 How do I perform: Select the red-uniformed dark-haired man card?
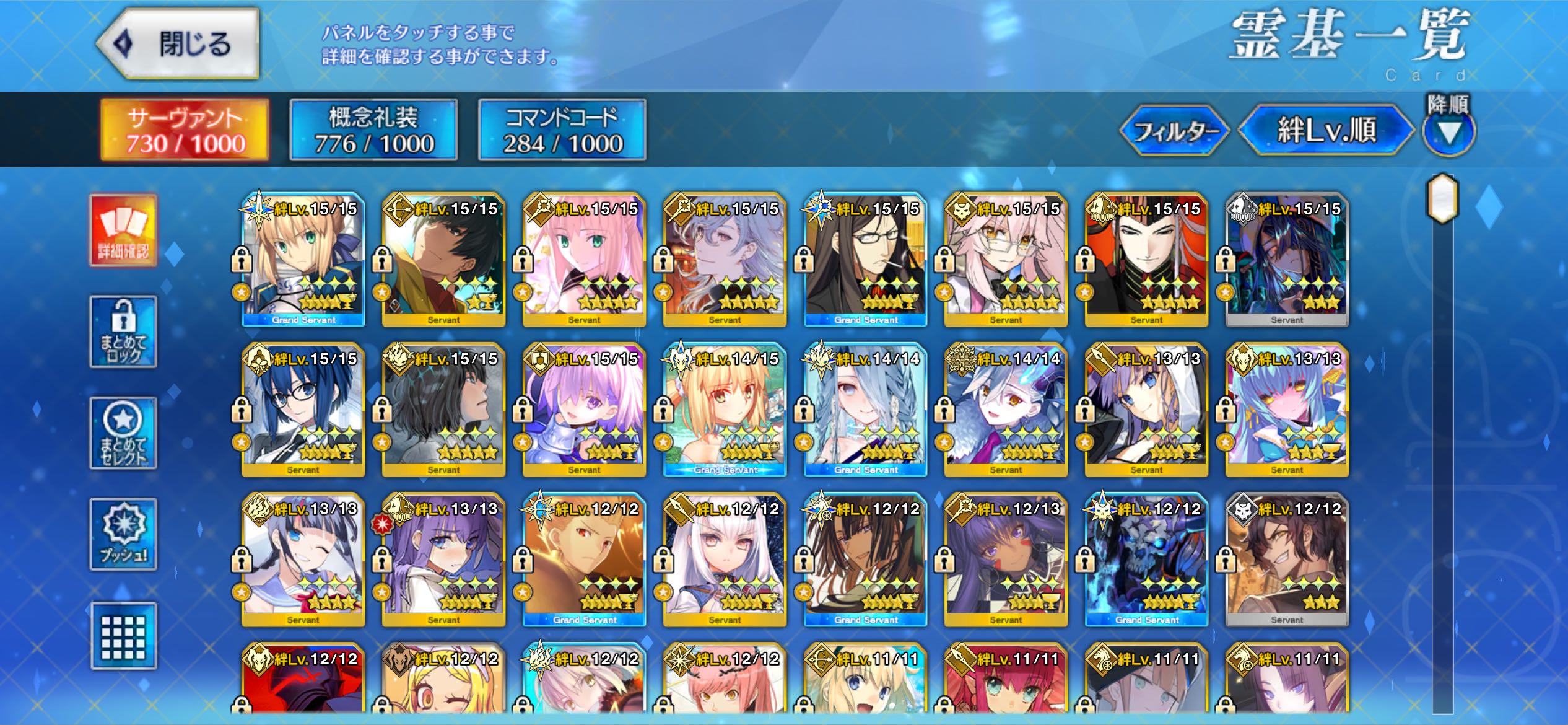click(x=1146, y=260)
